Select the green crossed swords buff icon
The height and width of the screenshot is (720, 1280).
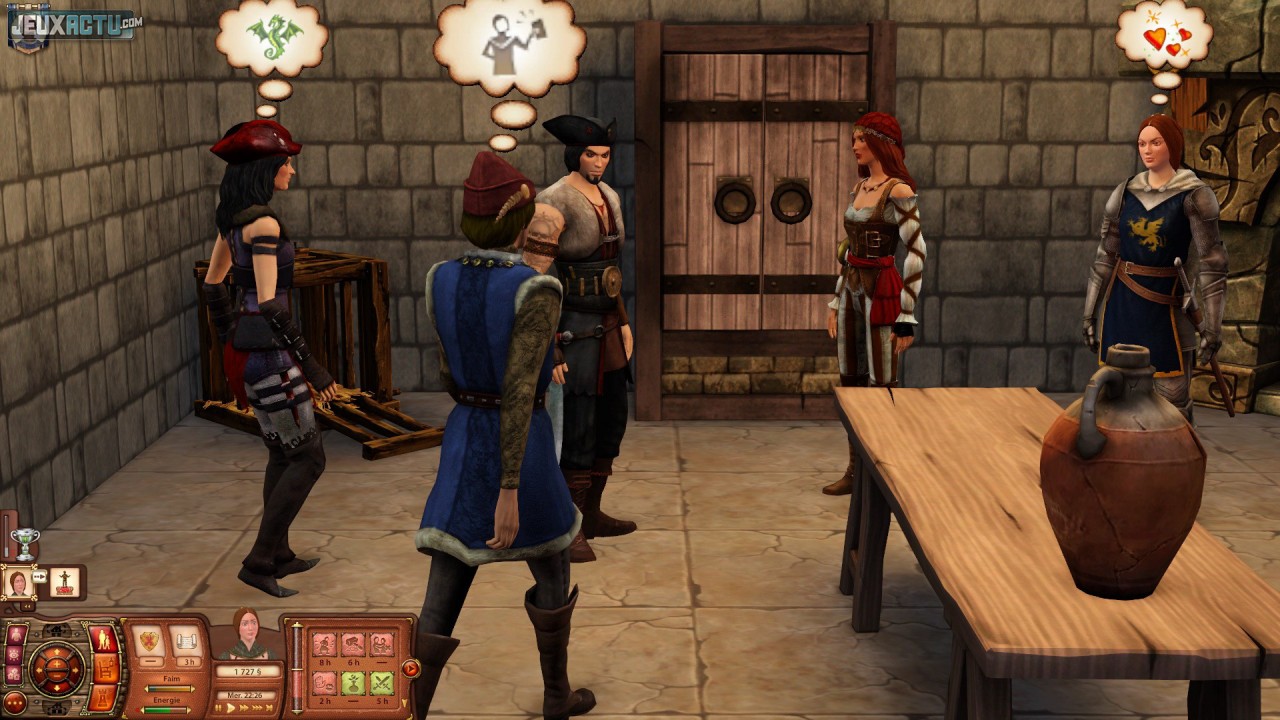pos(381,683)
